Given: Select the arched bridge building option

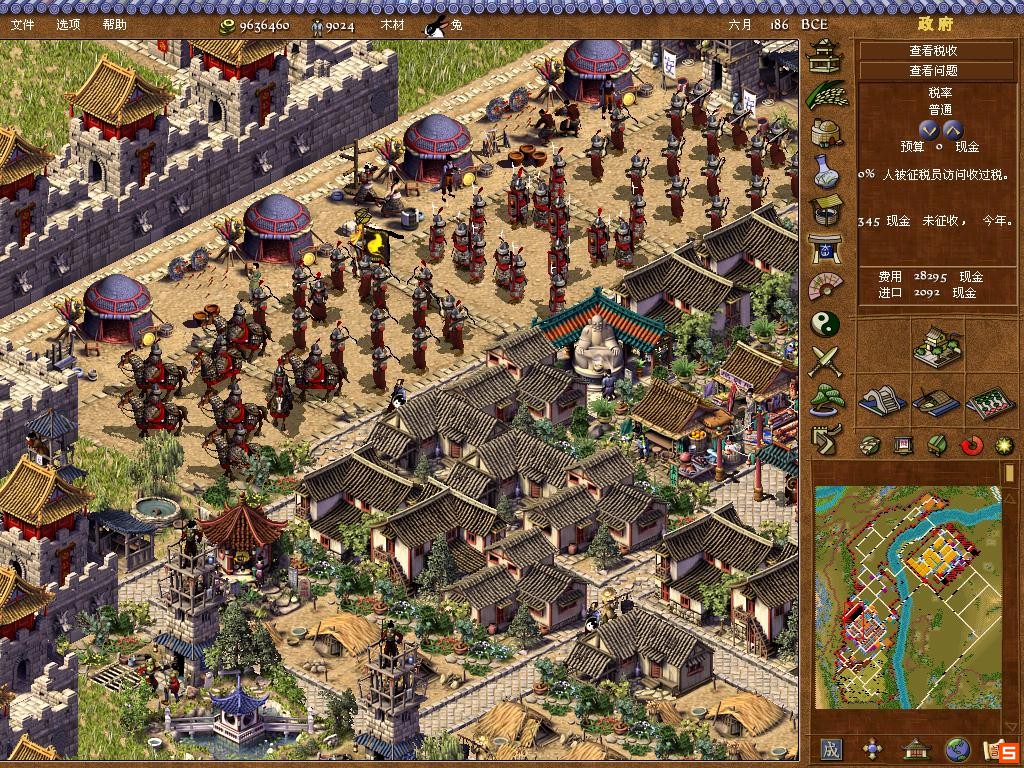Looking at the screenshot, I should 882,401.
